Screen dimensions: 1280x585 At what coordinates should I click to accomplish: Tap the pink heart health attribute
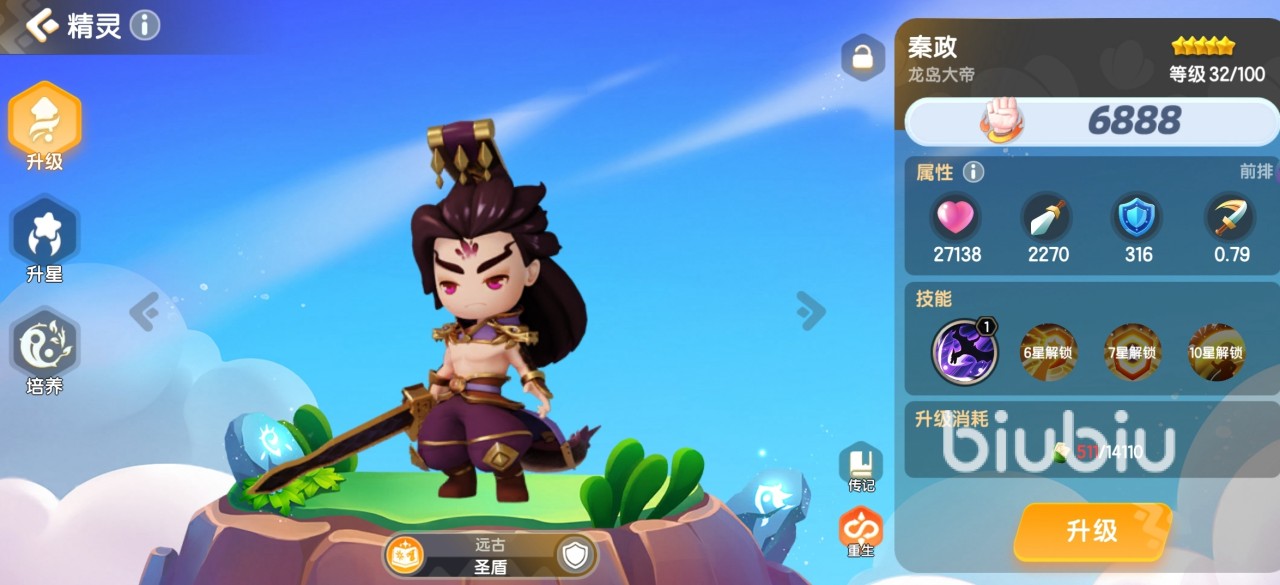957,216
